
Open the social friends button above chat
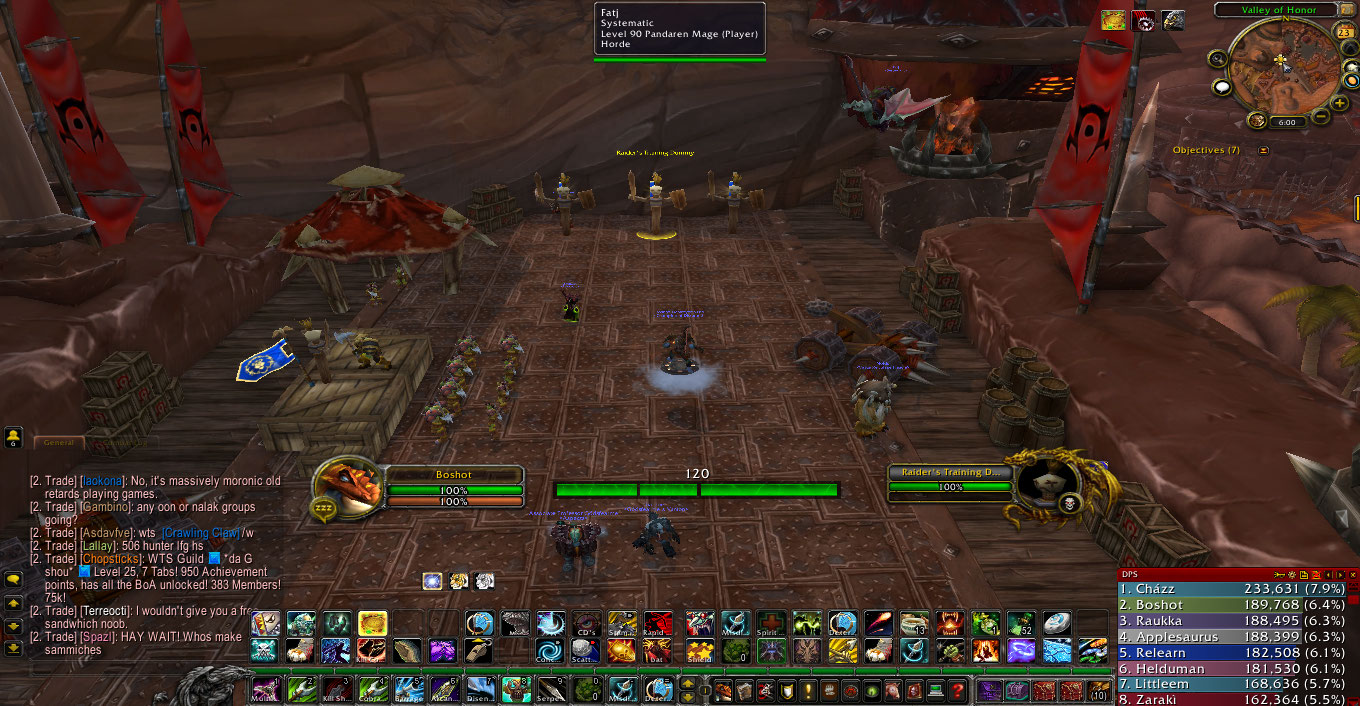13,437
